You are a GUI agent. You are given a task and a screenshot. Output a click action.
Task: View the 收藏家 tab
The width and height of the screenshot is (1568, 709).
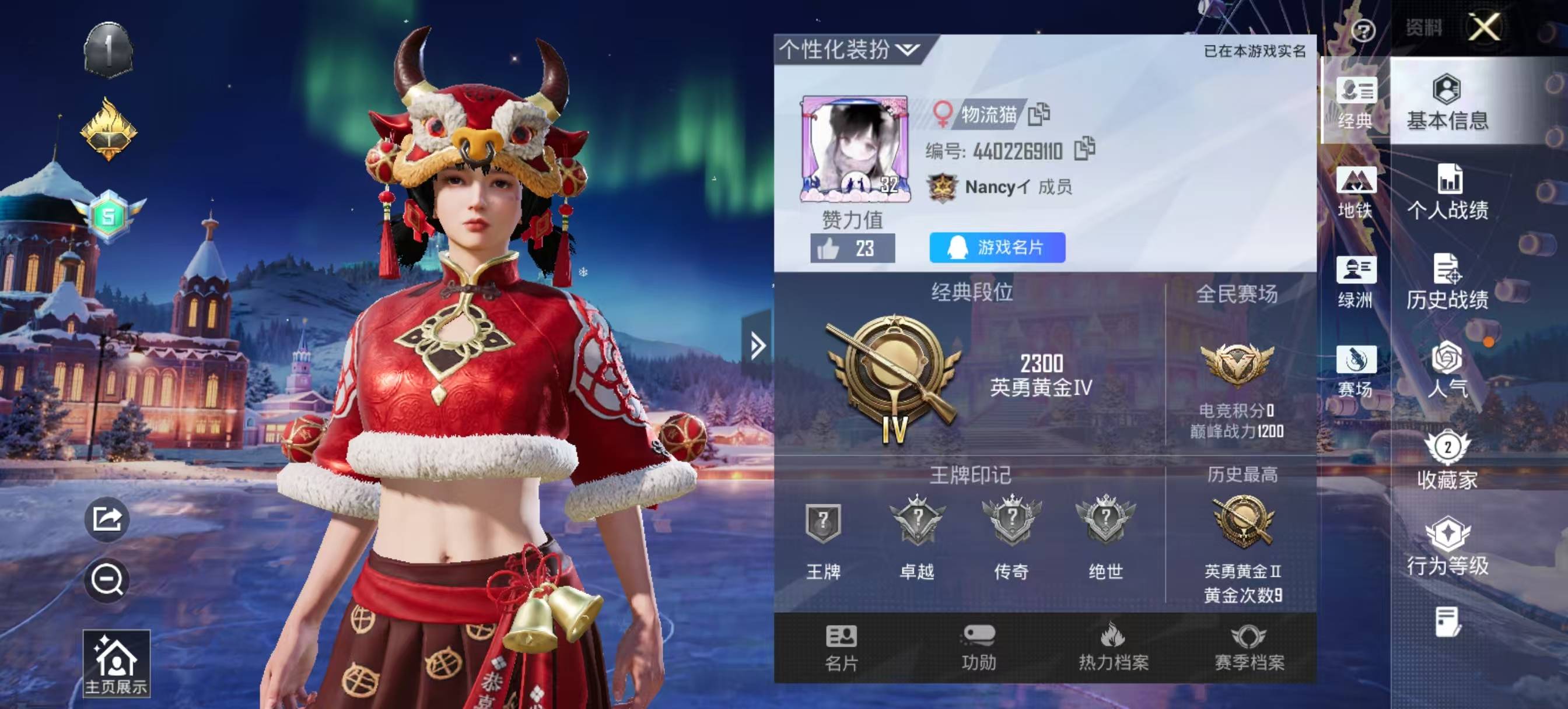tap(1447, 460)
